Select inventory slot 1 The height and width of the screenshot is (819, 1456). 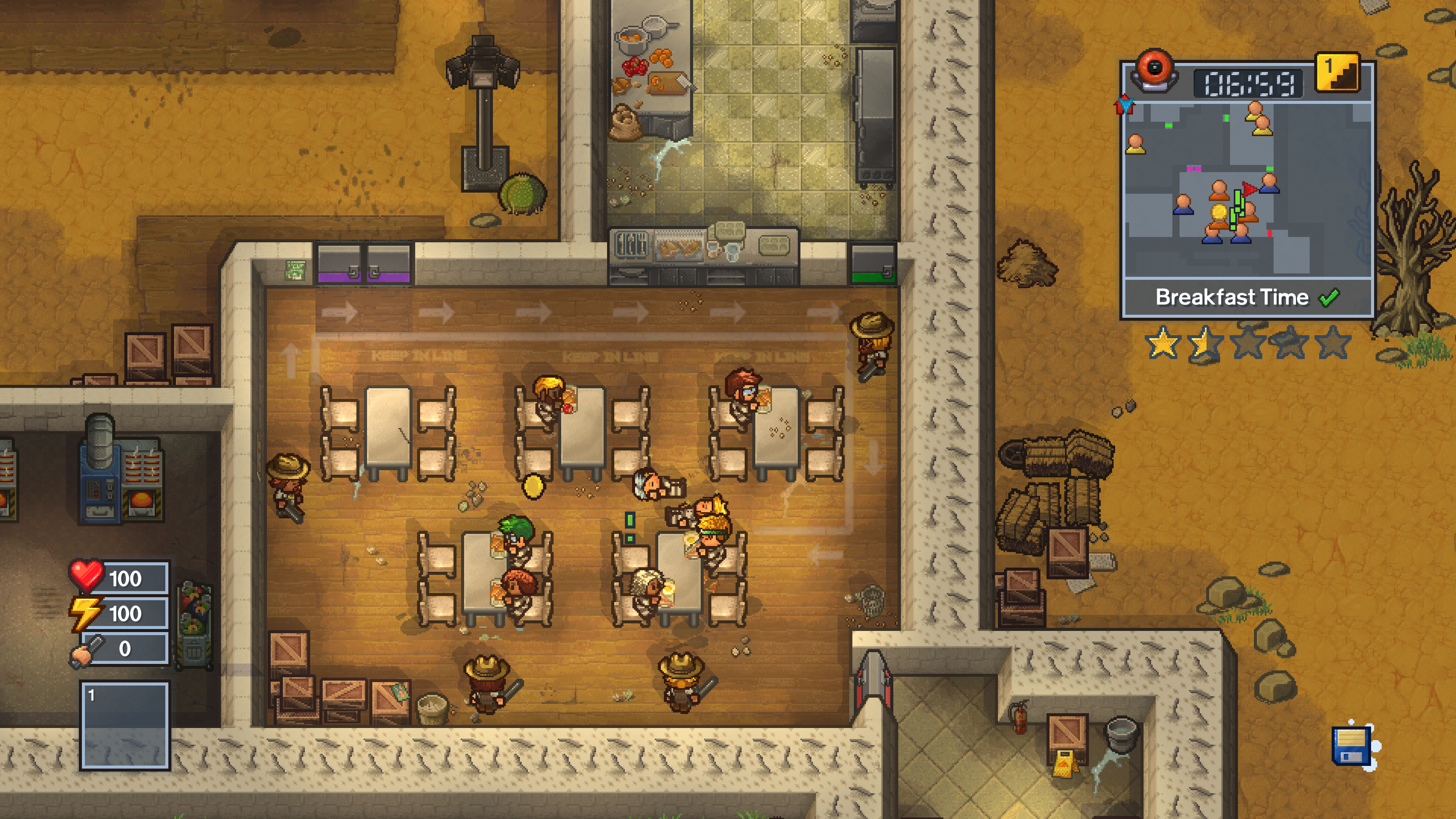tap(125, 726)
